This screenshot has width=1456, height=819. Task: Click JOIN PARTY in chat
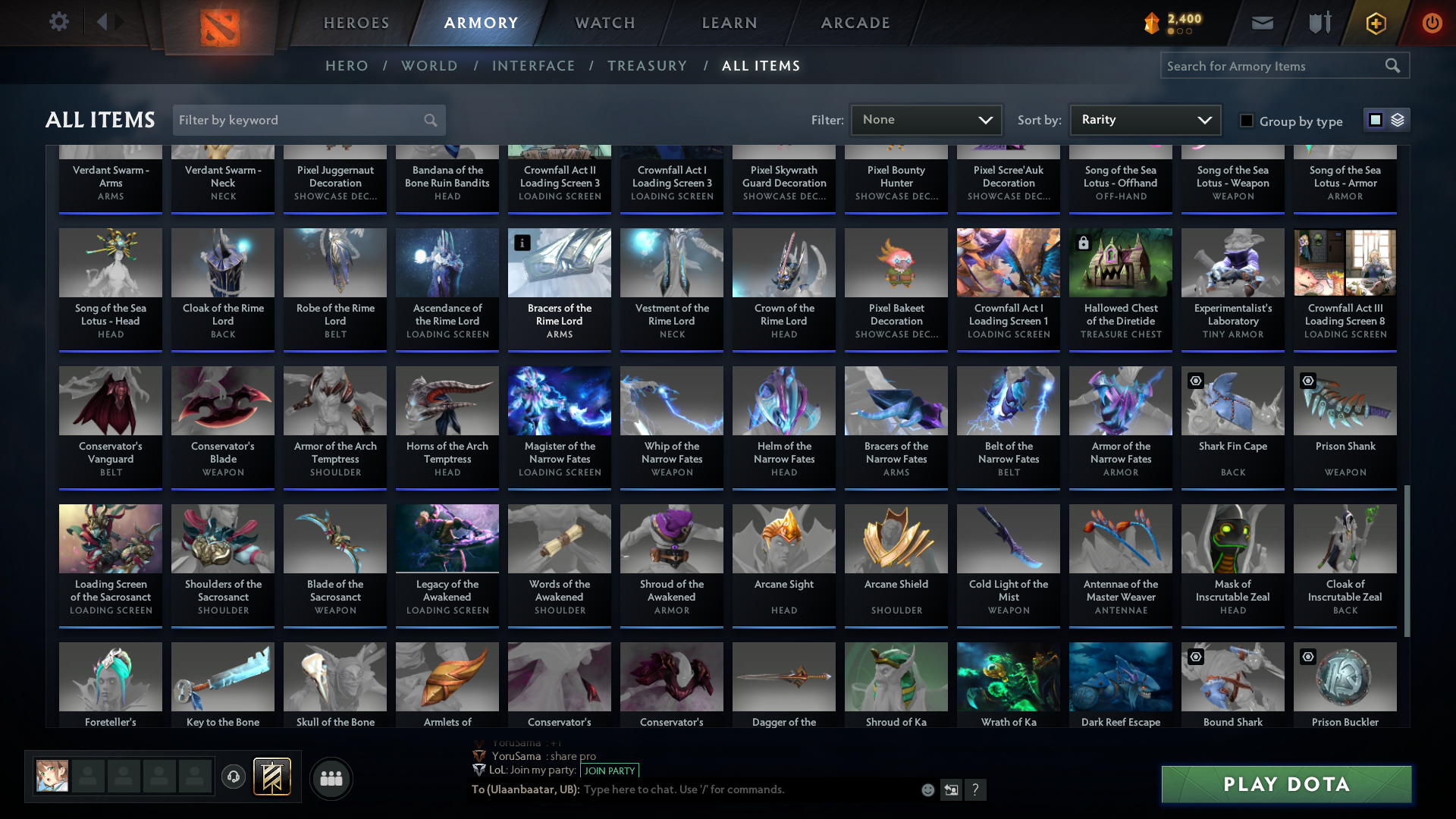tap(610, 770)
